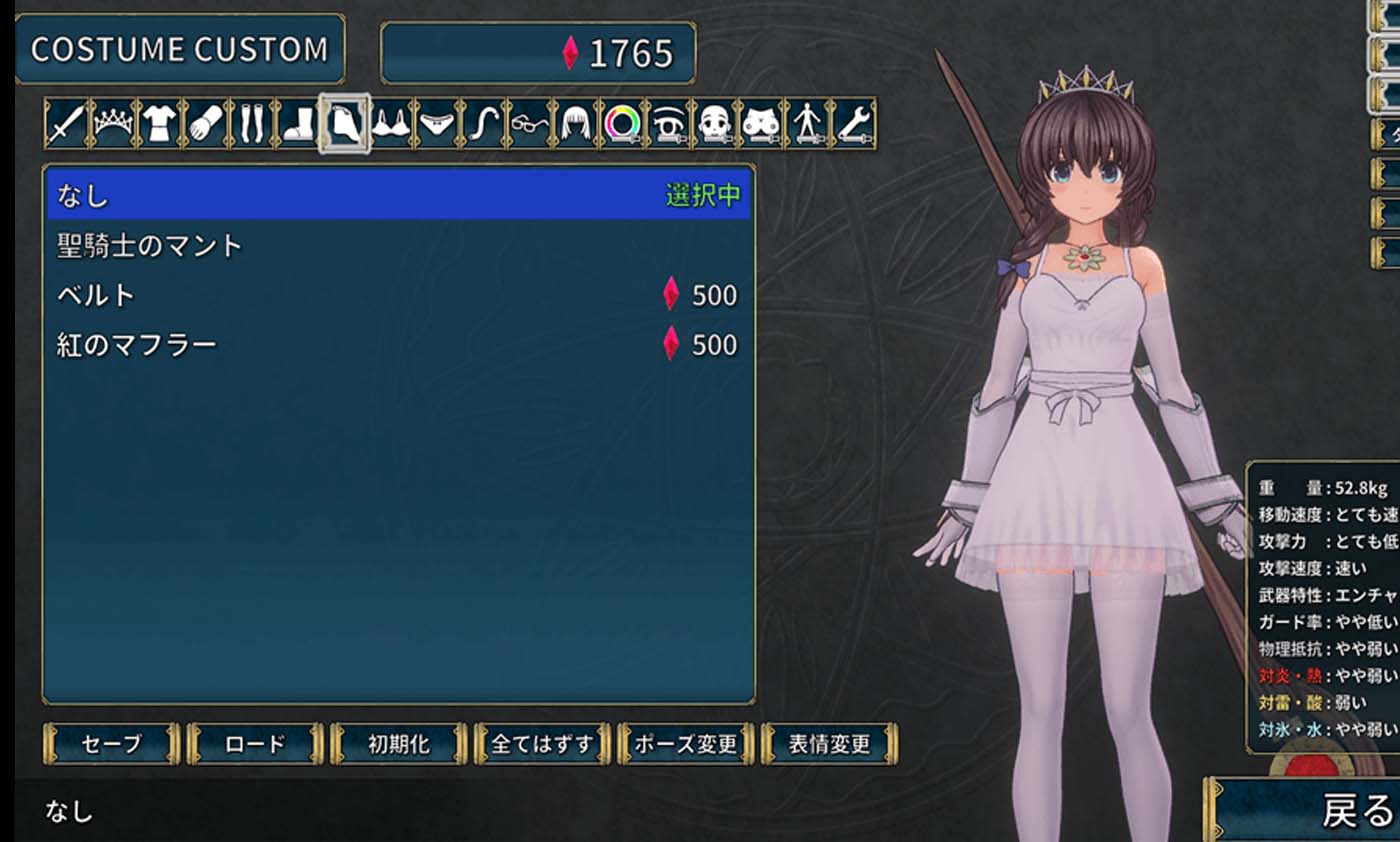The image size is (1400, 842).
Task: Open the panties underwear category
Action: (x=436, y=122)
